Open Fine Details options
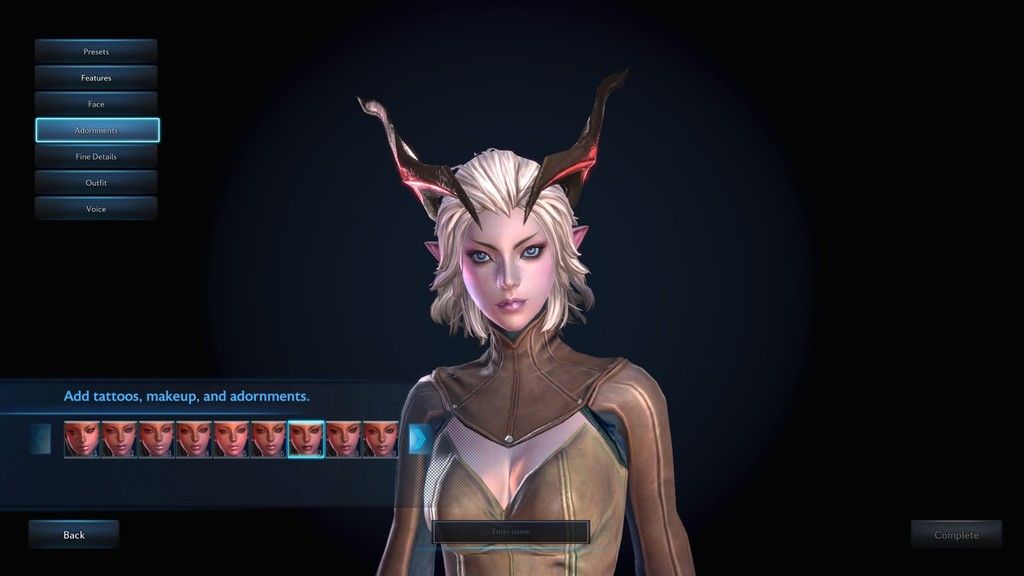This screenshot has width=1024, height=576. coord(96,156)
